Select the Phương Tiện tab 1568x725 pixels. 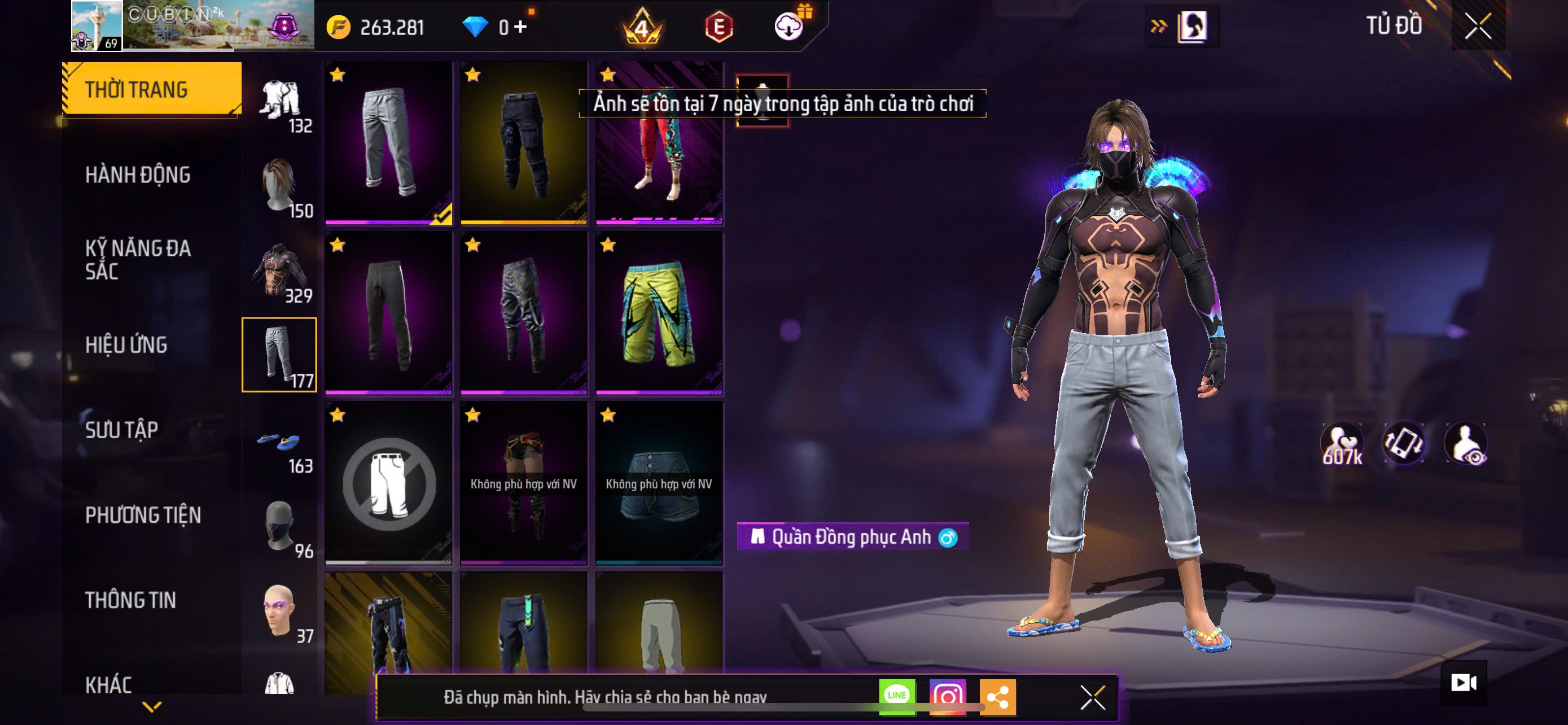(142, 516)
